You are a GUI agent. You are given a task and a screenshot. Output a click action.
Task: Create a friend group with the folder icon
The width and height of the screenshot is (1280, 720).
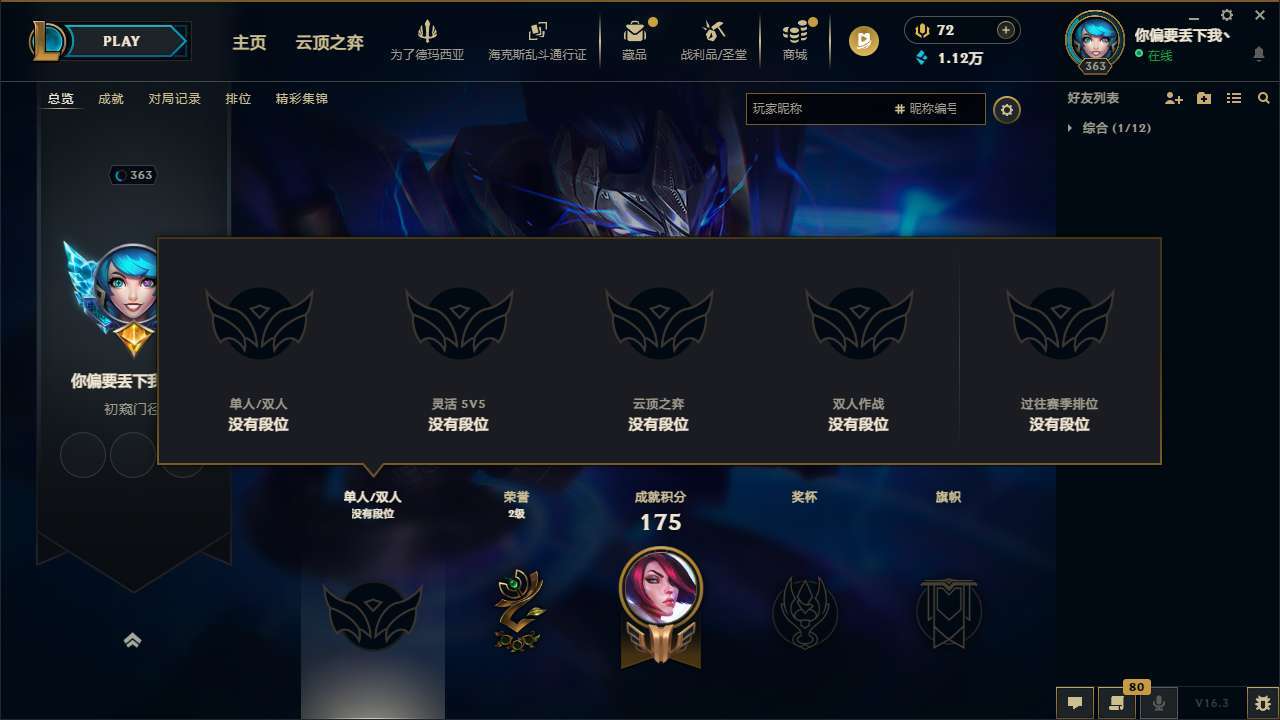tap(1203, 98)
